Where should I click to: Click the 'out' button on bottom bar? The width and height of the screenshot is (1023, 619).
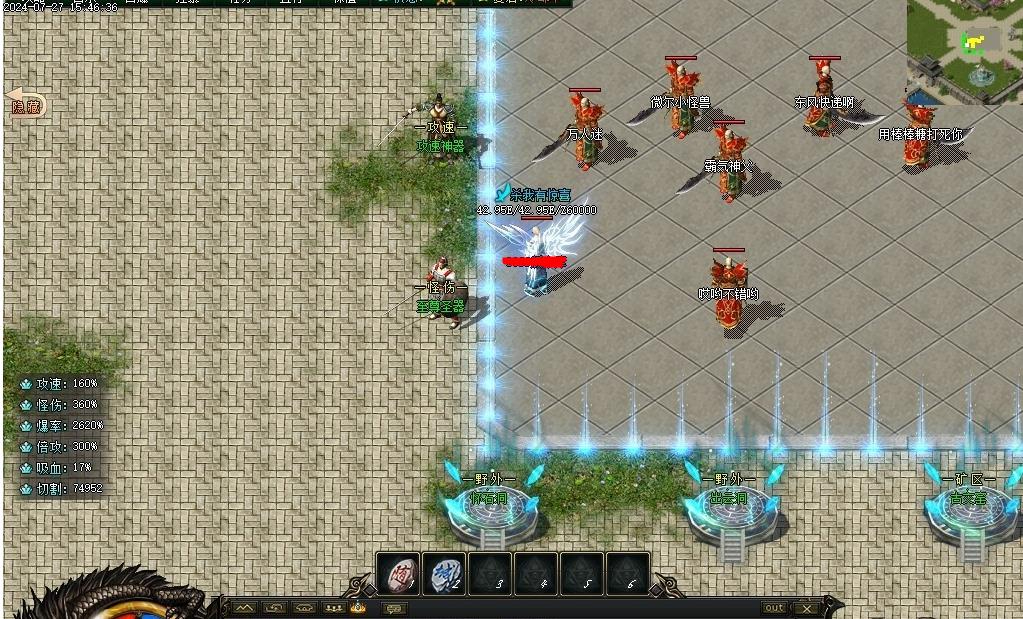[x=774, y=608]
